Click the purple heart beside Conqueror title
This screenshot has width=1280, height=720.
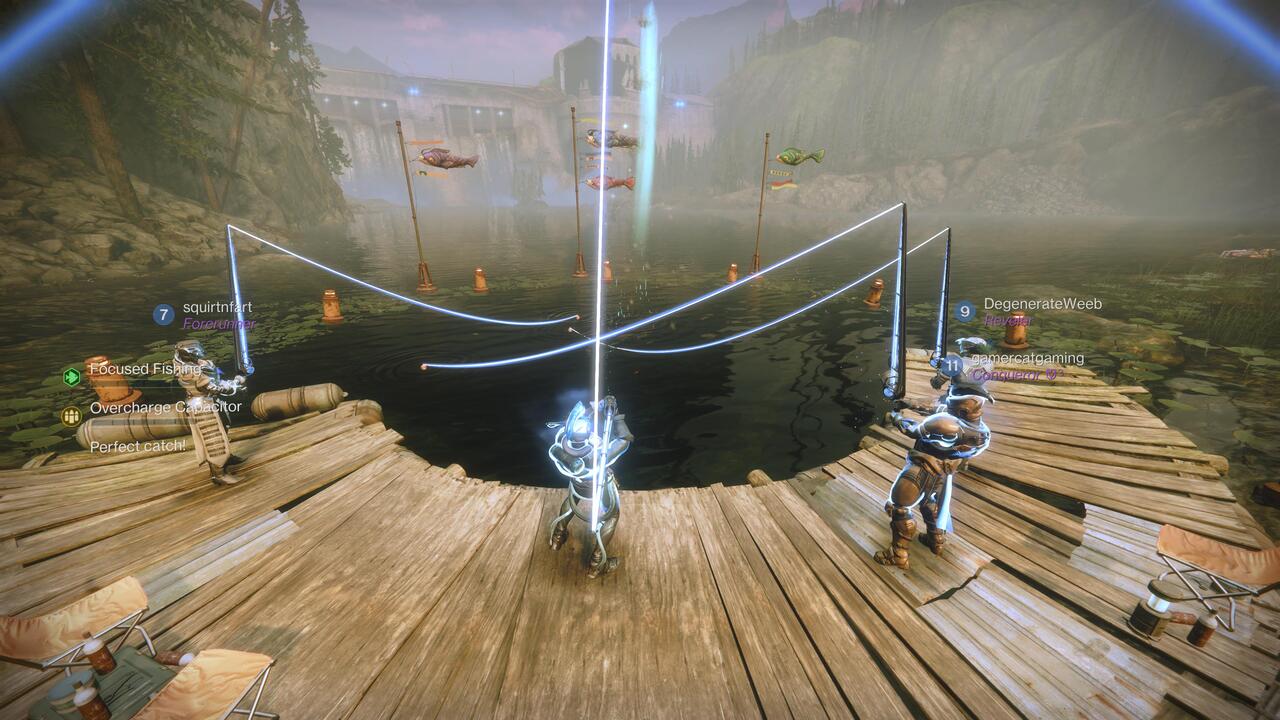click(1050, 375)
